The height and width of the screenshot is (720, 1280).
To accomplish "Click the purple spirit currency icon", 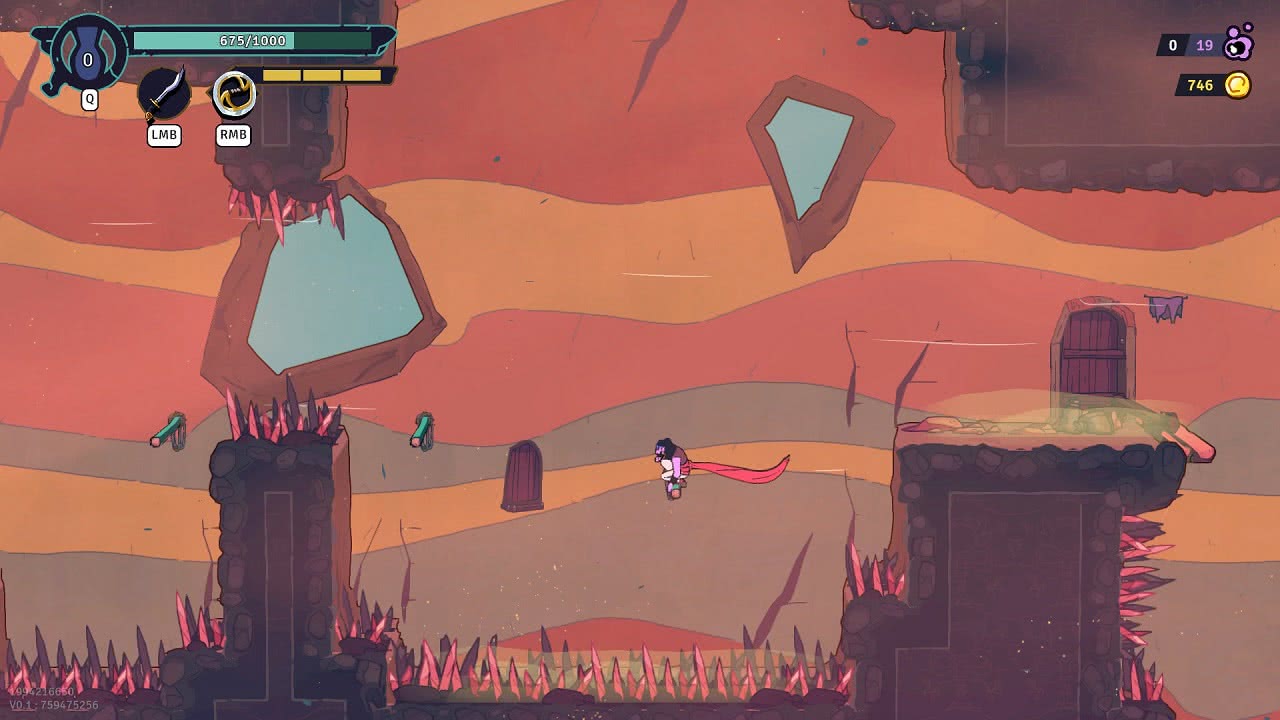I will (1239, 43).
